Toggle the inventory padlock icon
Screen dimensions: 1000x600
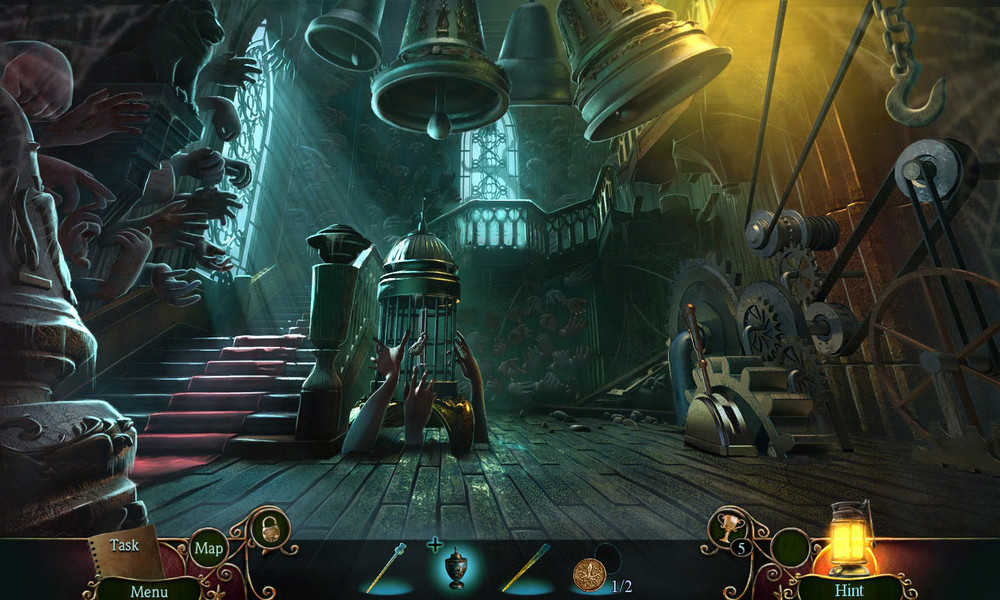click(269, 529)
